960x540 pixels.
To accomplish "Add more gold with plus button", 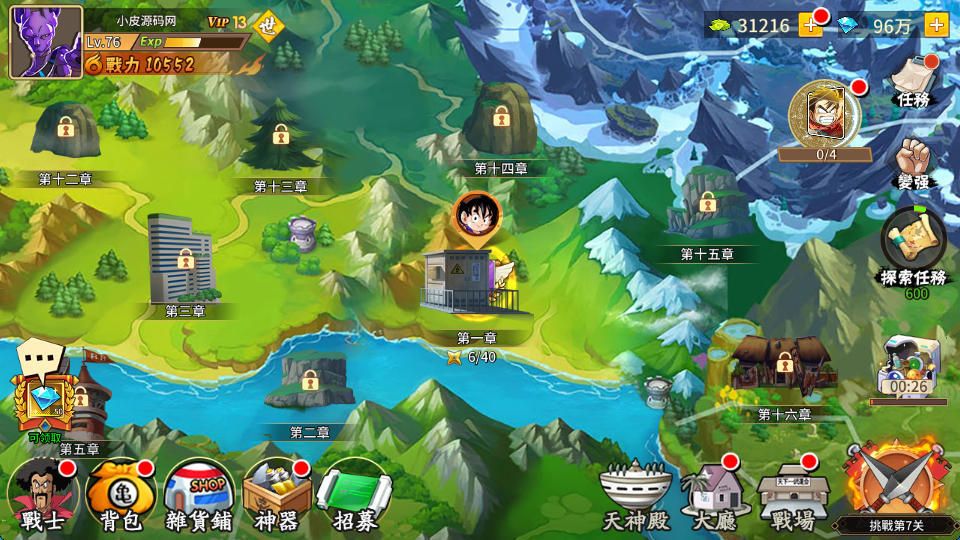I will pos(810,25).
